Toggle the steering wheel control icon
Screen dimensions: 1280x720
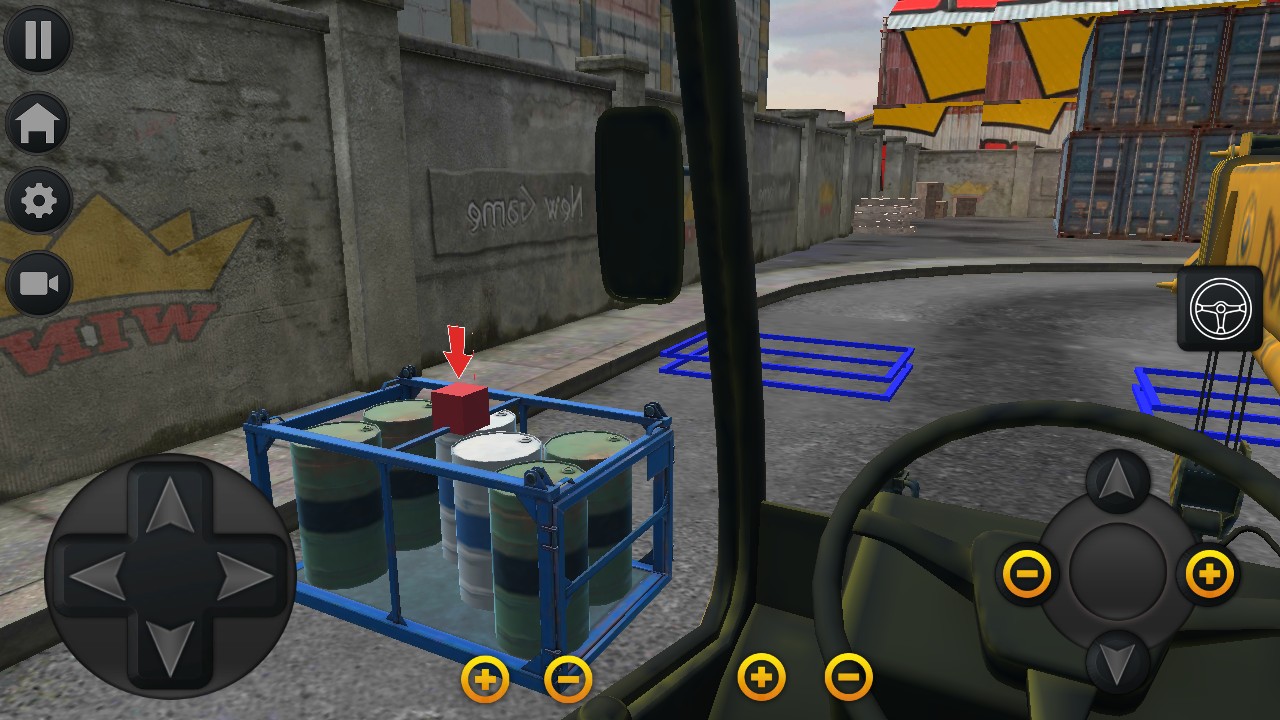click(x=1220, y=308)
